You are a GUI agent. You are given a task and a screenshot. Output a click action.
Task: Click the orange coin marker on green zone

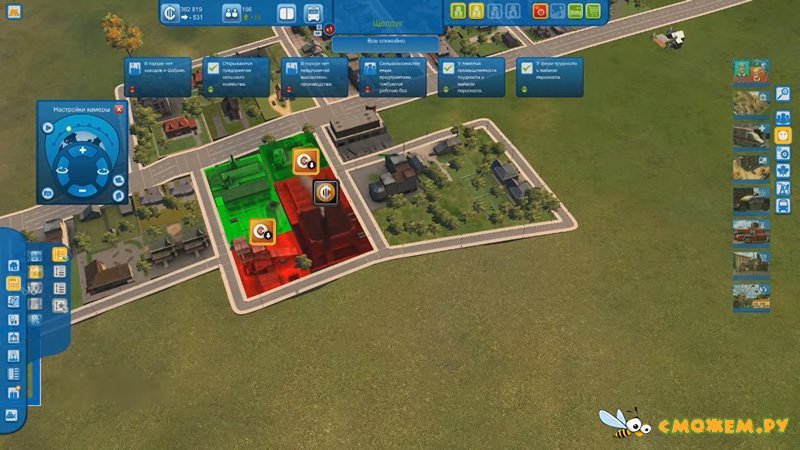(x=305, y=160)
